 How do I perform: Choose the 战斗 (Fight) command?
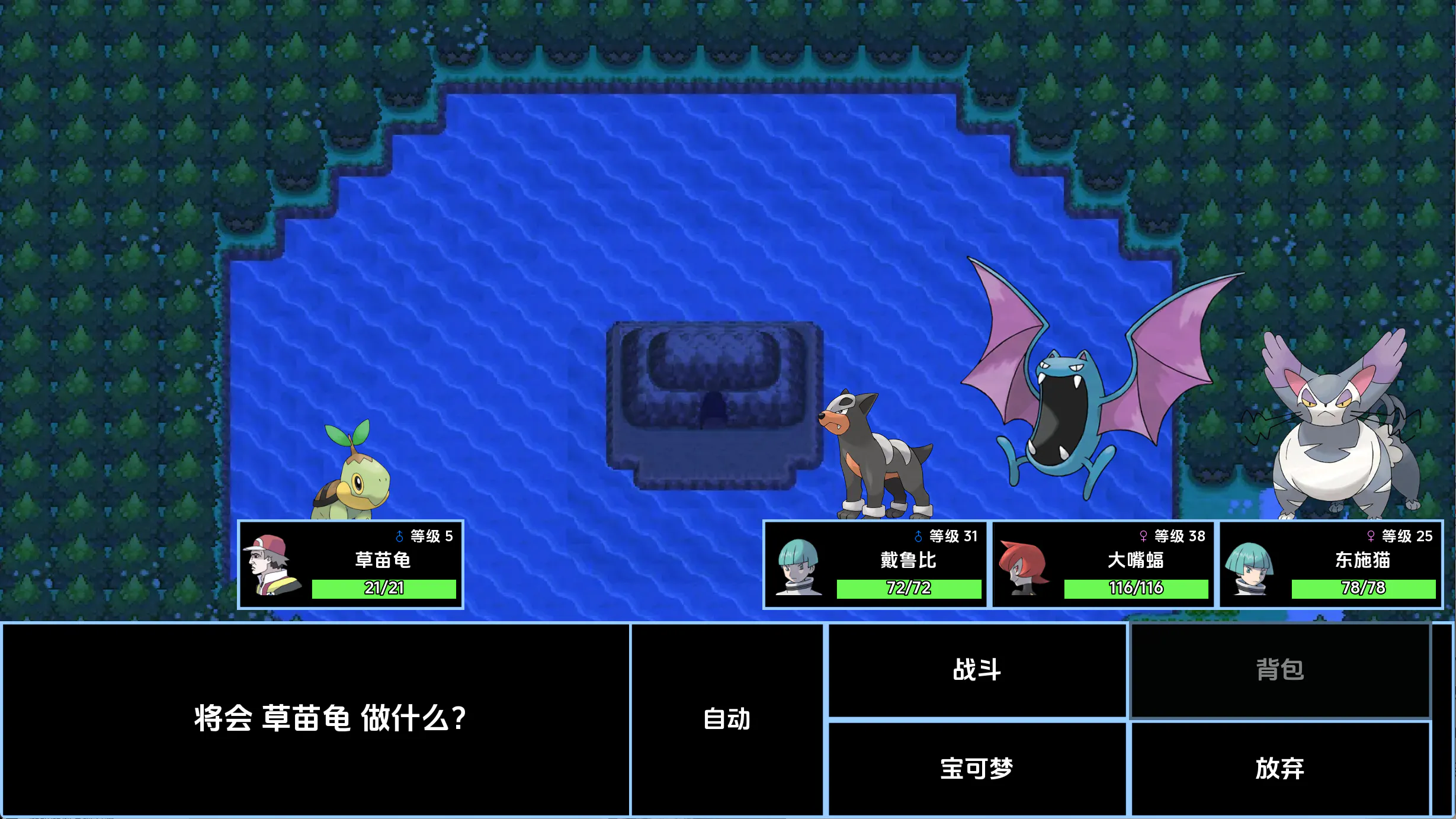[x=977, y=670]
